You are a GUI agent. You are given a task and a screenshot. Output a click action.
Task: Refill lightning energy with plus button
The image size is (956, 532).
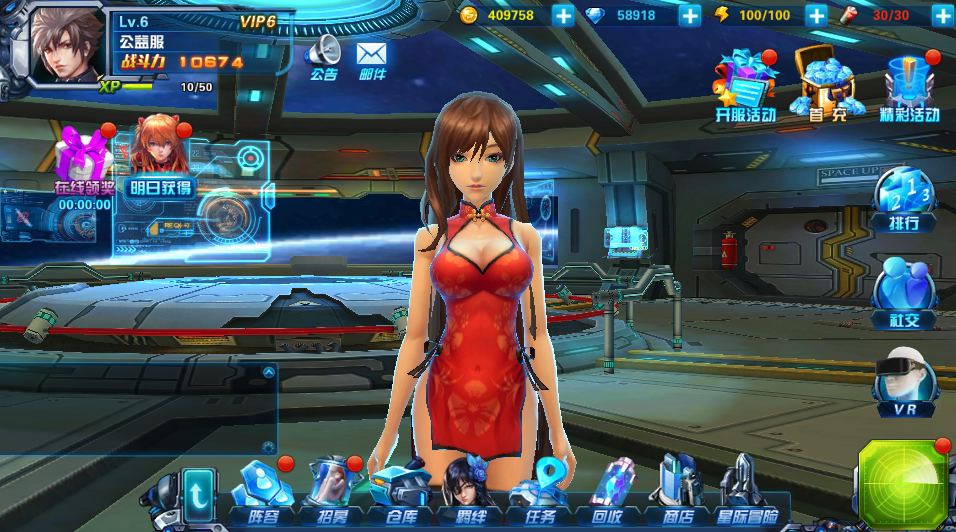[x=815, y=15]
